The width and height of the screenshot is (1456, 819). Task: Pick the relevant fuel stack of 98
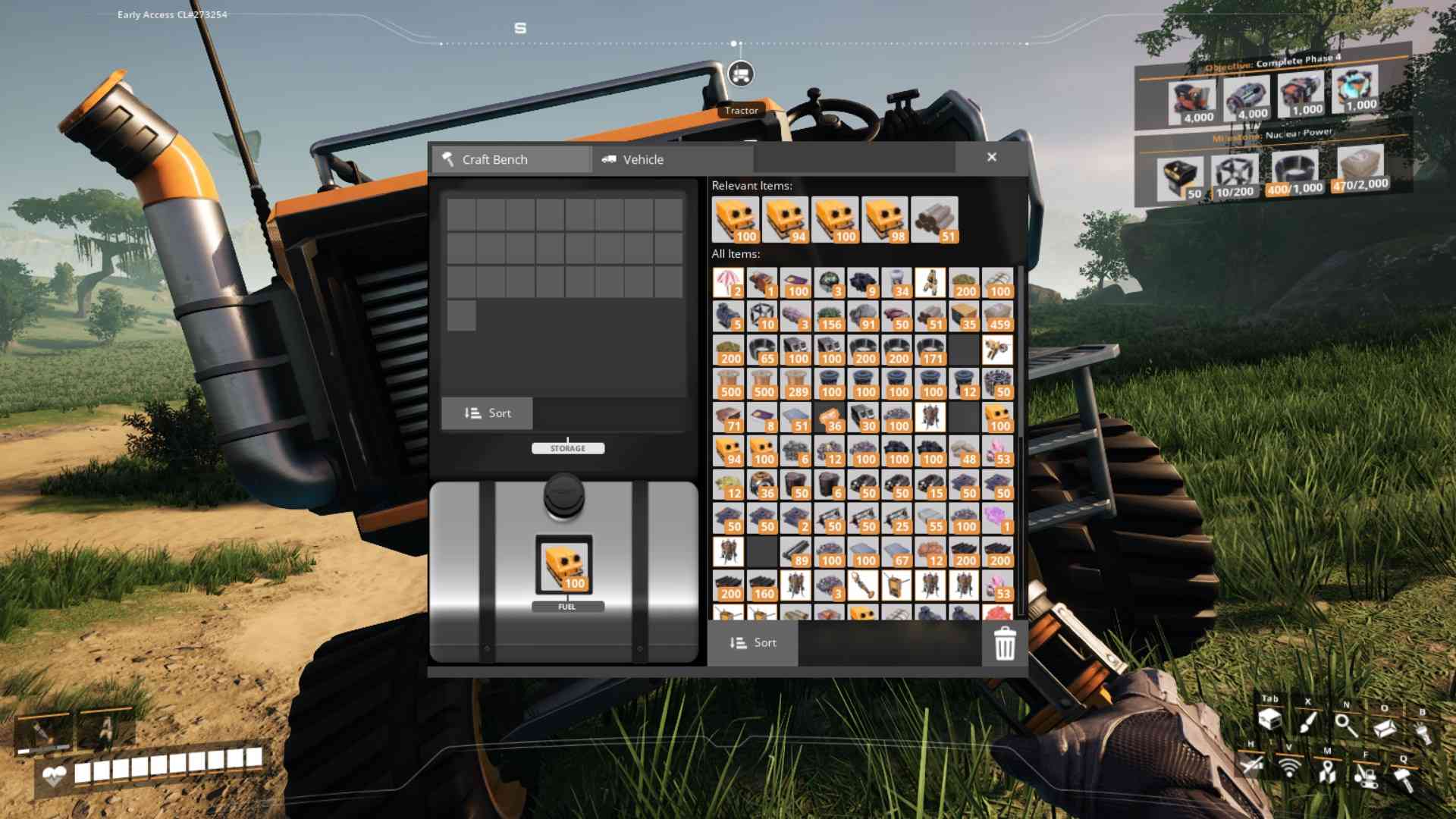click(x=884, y=220)
